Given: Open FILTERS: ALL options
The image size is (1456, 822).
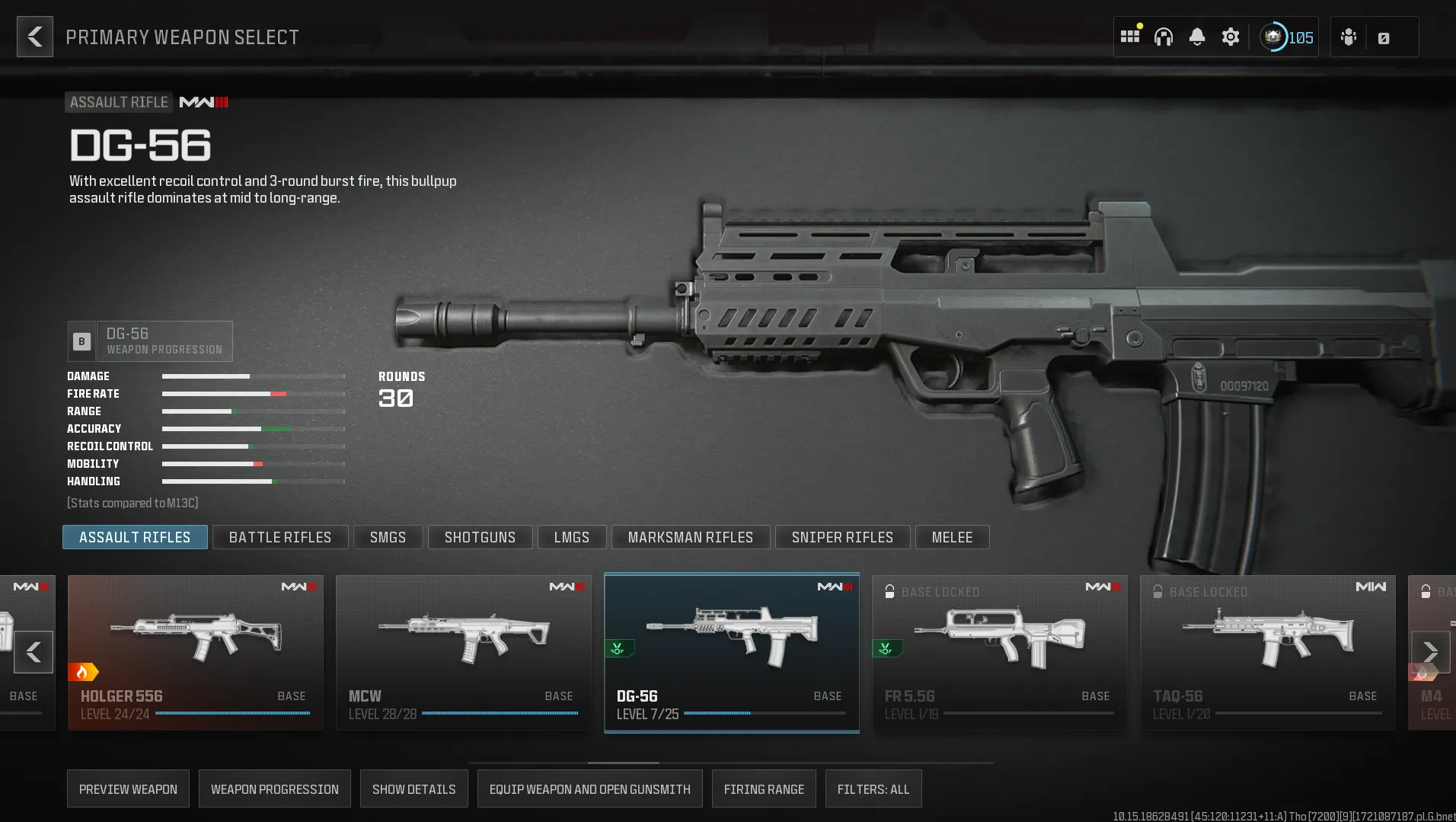Looking at the screenshot, I should [x=873, y=788].
